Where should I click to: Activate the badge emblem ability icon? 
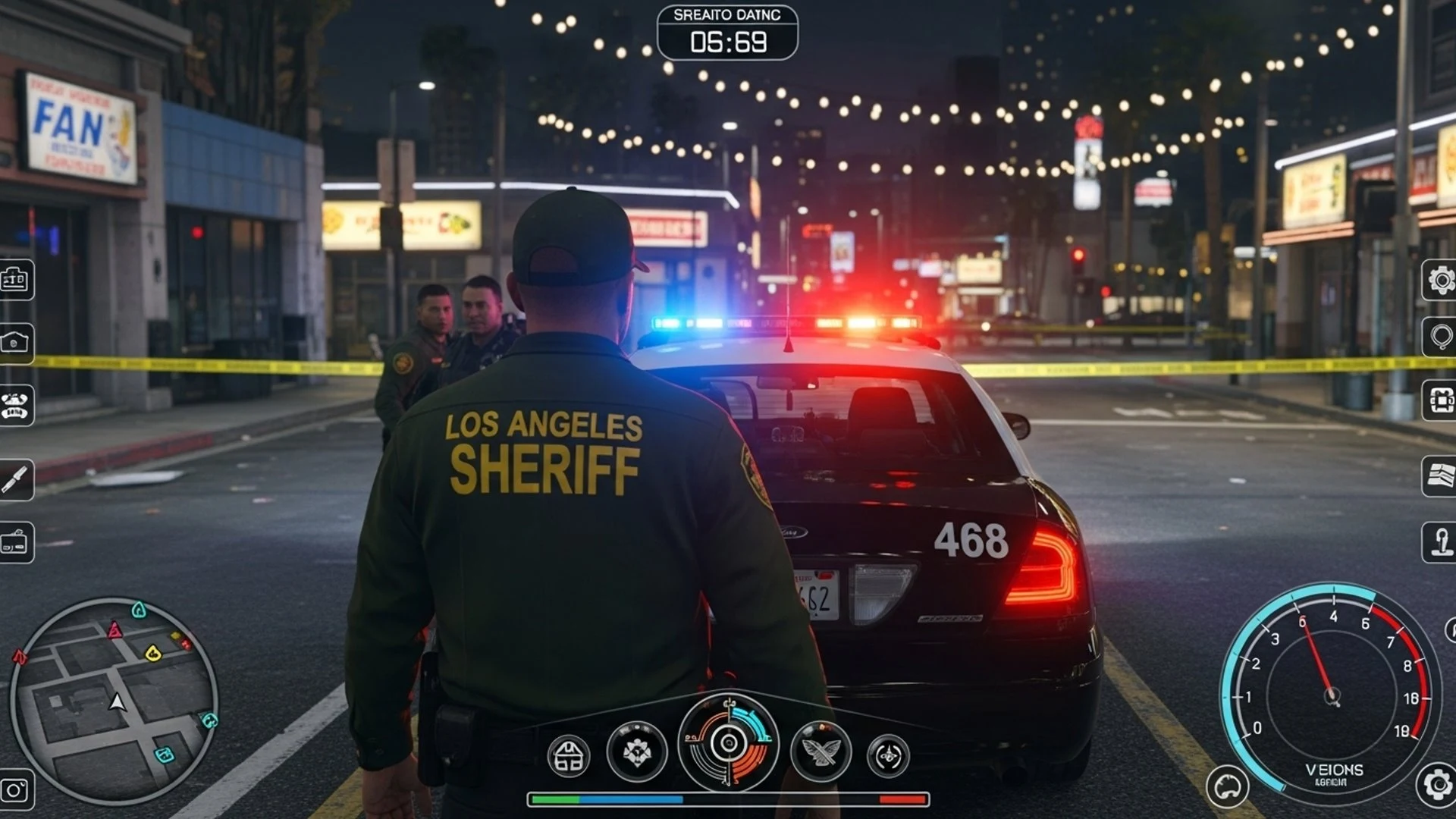[x=637, y=752]
